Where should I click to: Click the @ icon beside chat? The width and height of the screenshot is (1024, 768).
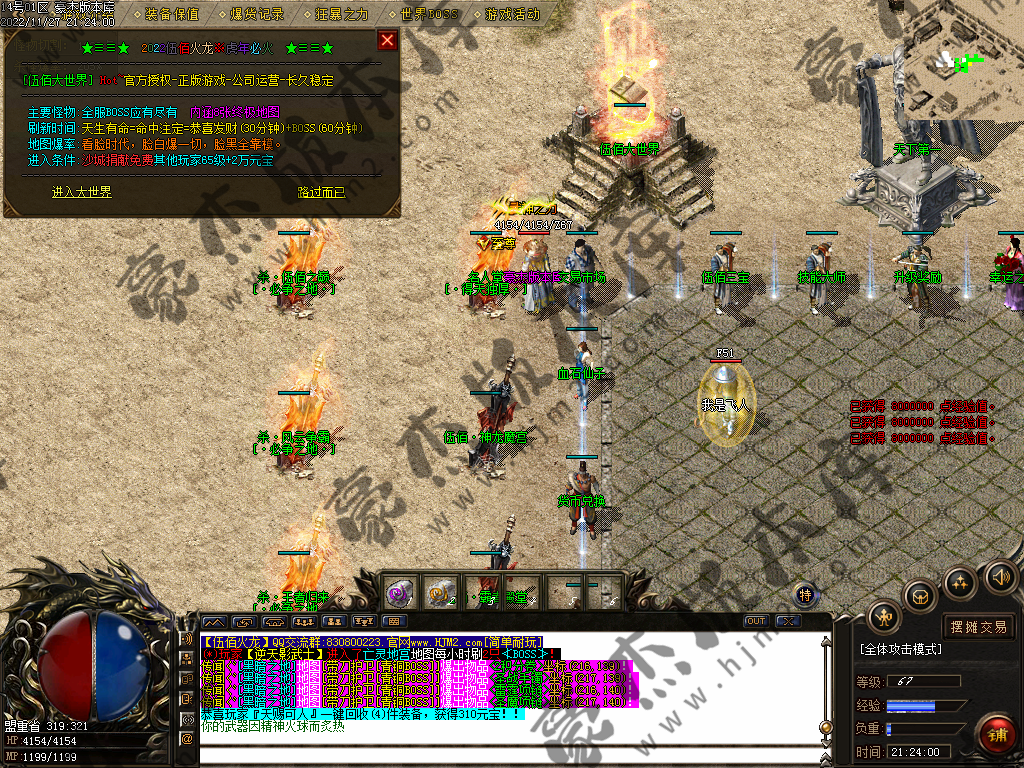(186, 738)
